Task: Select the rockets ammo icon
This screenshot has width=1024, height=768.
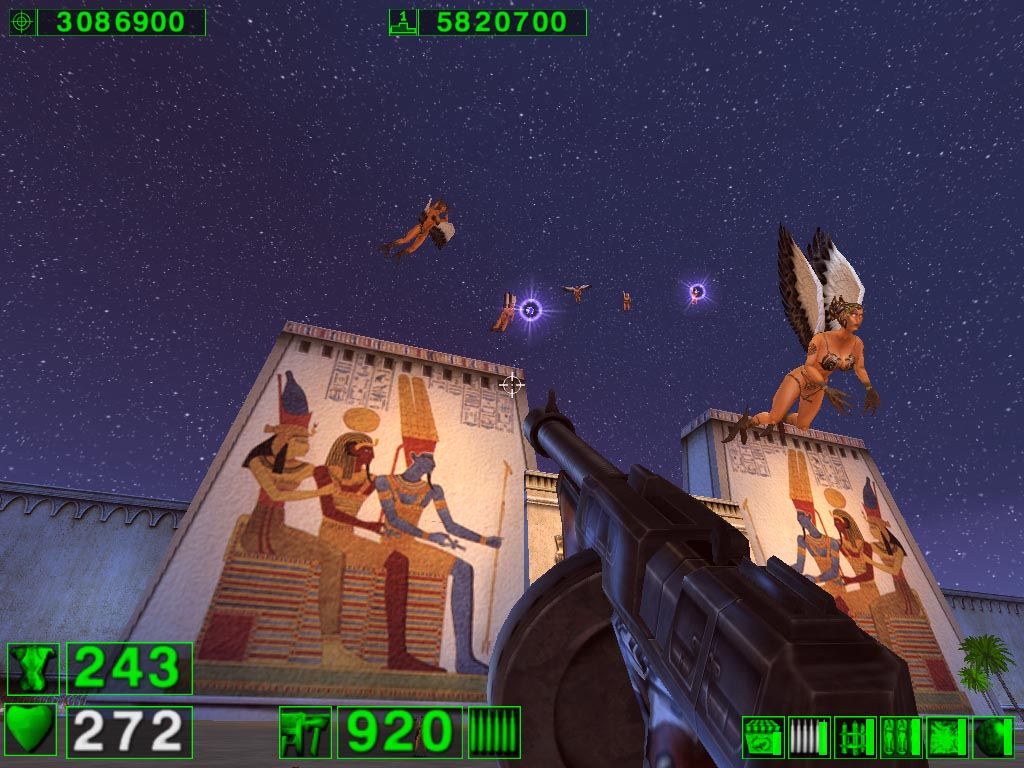Action: 855,737
